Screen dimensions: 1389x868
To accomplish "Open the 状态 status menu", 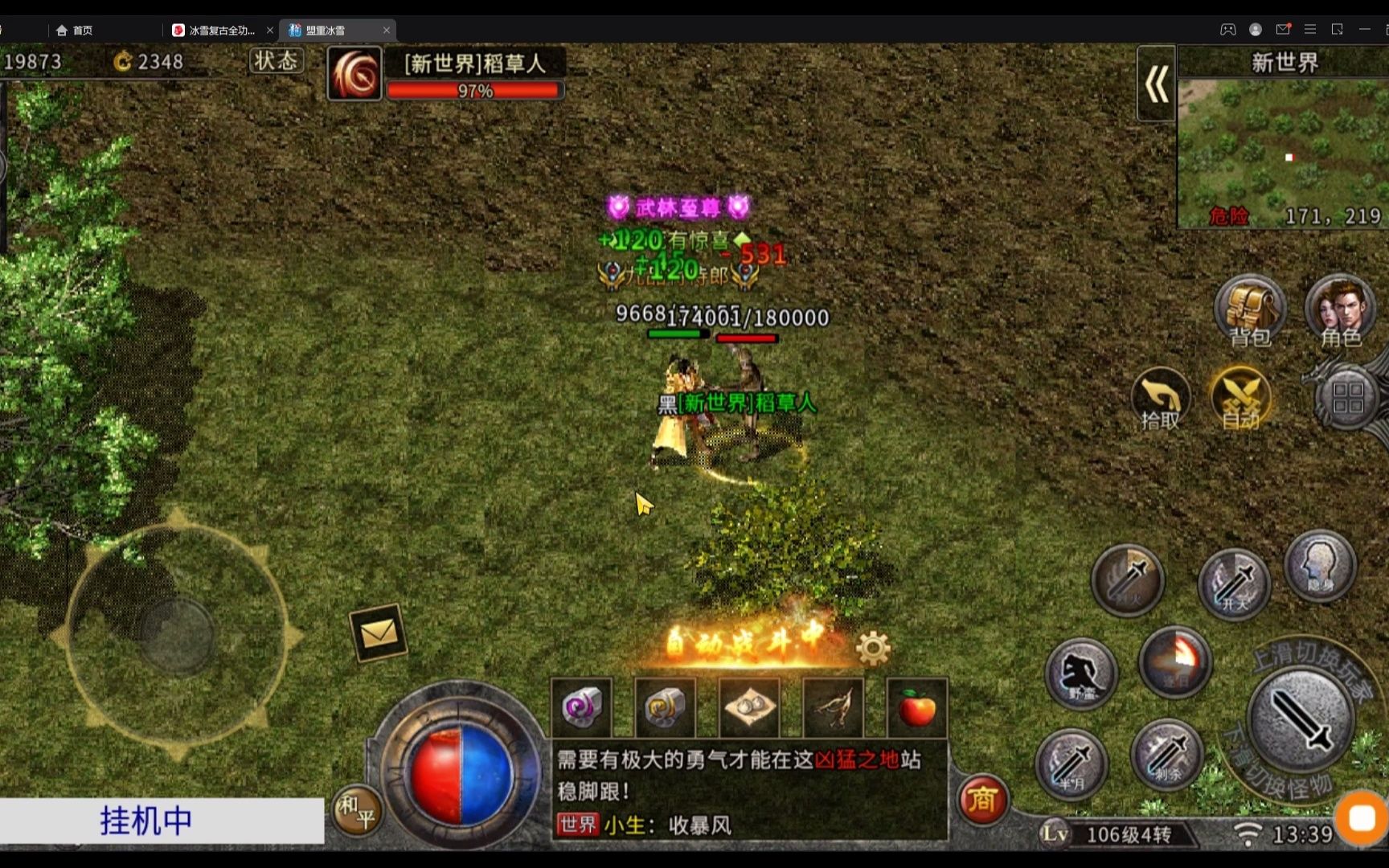I will pos(276,60).
